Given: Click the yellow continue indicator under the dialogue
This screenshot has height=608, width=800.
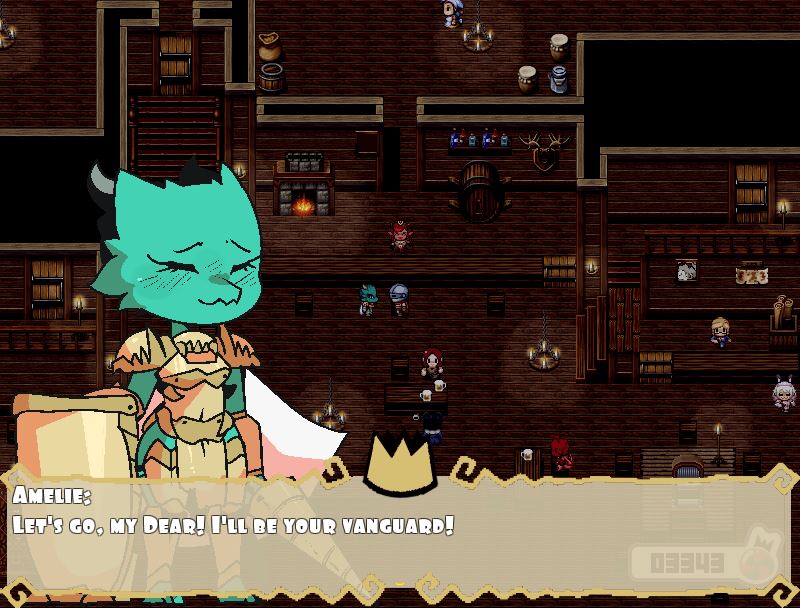Looking at the screenshot, I should click(x=401, y=584).
